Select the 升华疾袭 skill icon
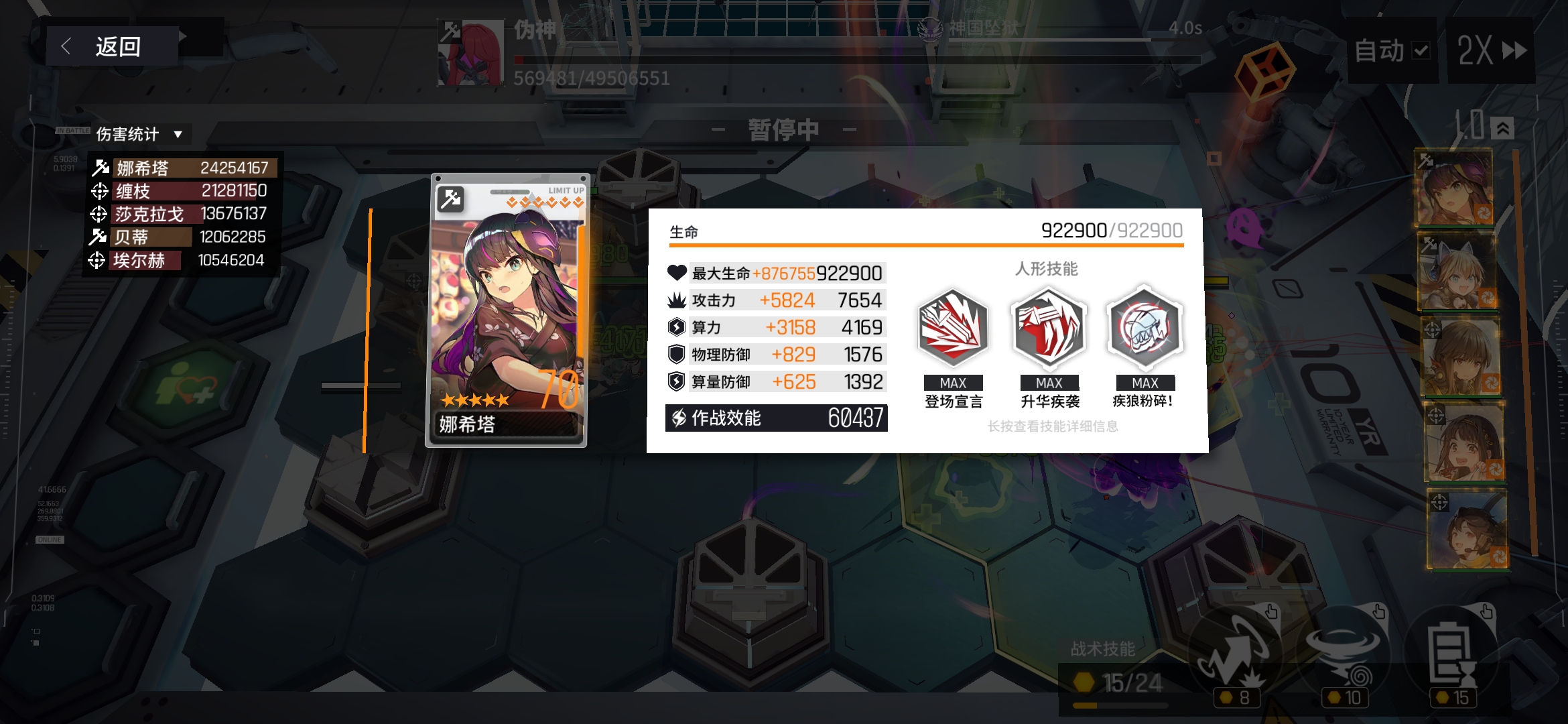 (x=1049, y=328)
